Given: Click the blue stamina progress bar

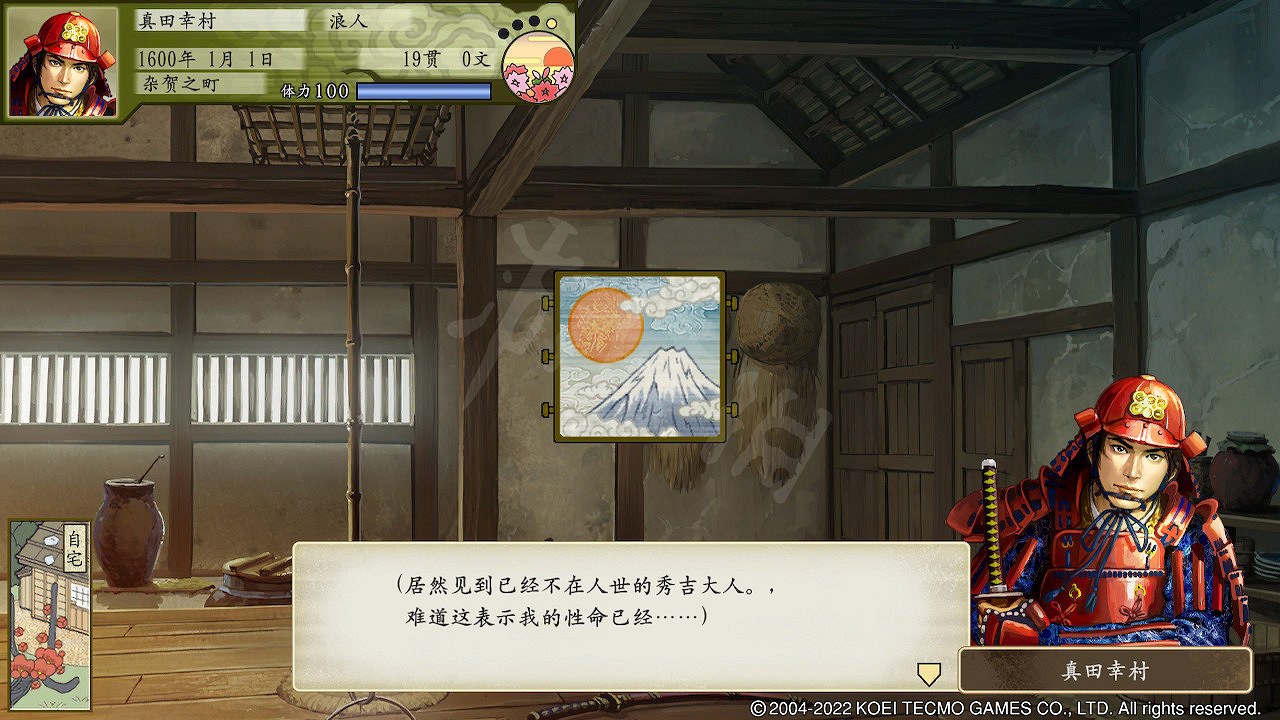Looking at the screenshot, I should point(425,90).
